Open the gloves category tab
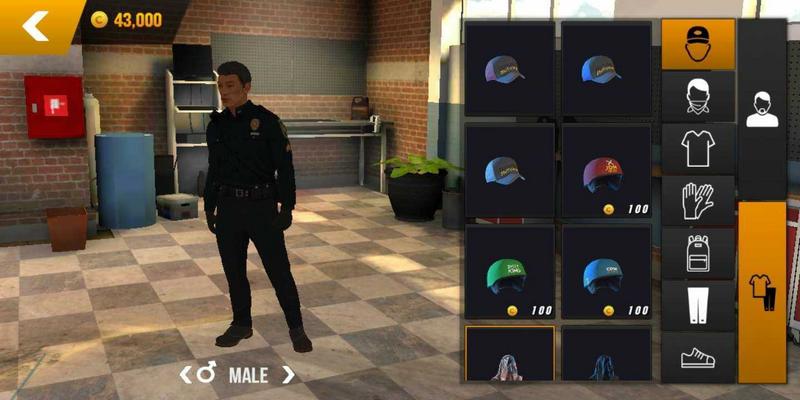Image resolution: width=800 pixels, height=400 pixels. (x=698, y=200)
